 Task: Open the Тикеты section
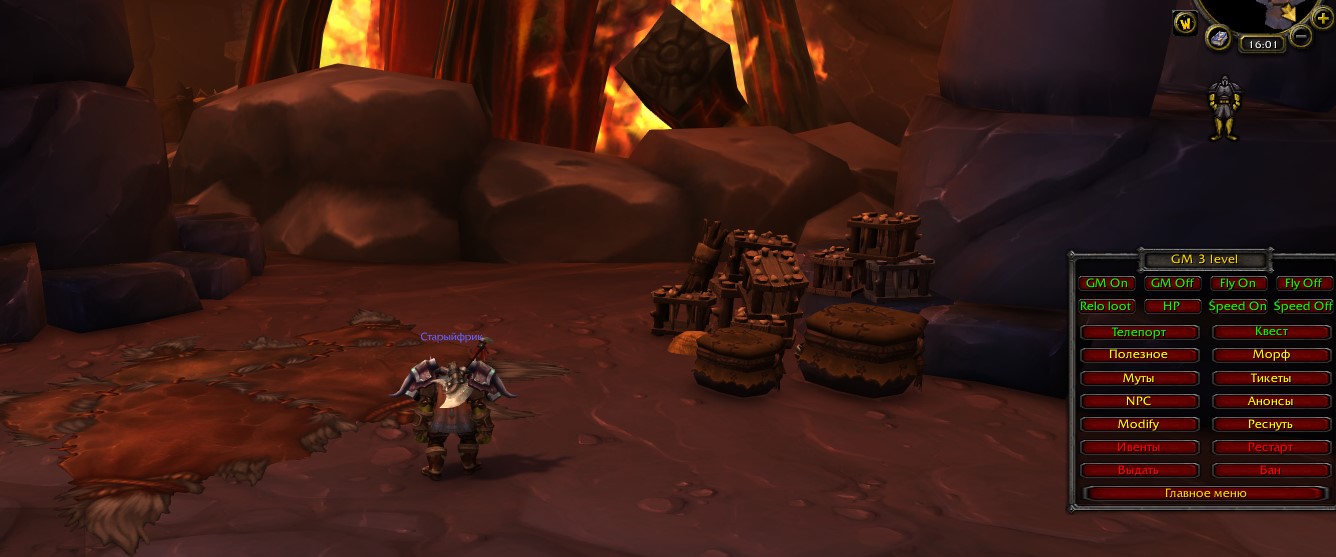point(1271,379)
